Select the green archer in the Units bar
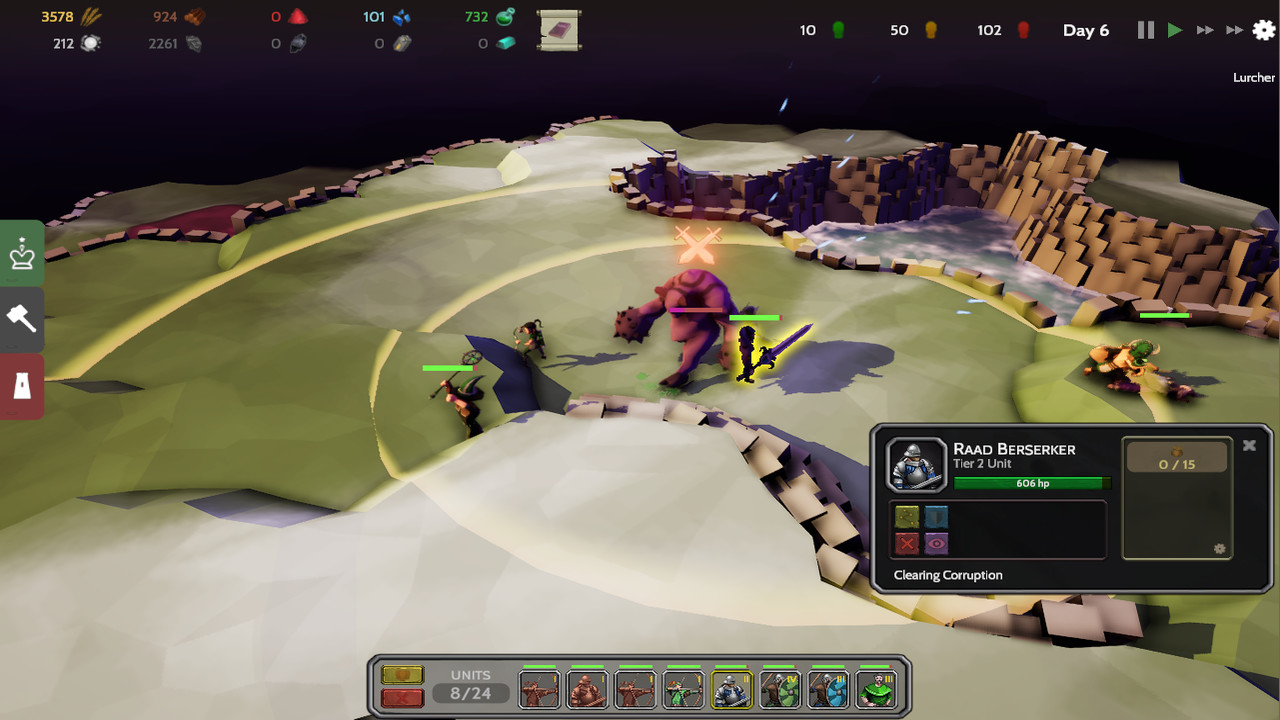Image resolution: width=1280 pixels, height=720 pixels. (x=683, y=689)
